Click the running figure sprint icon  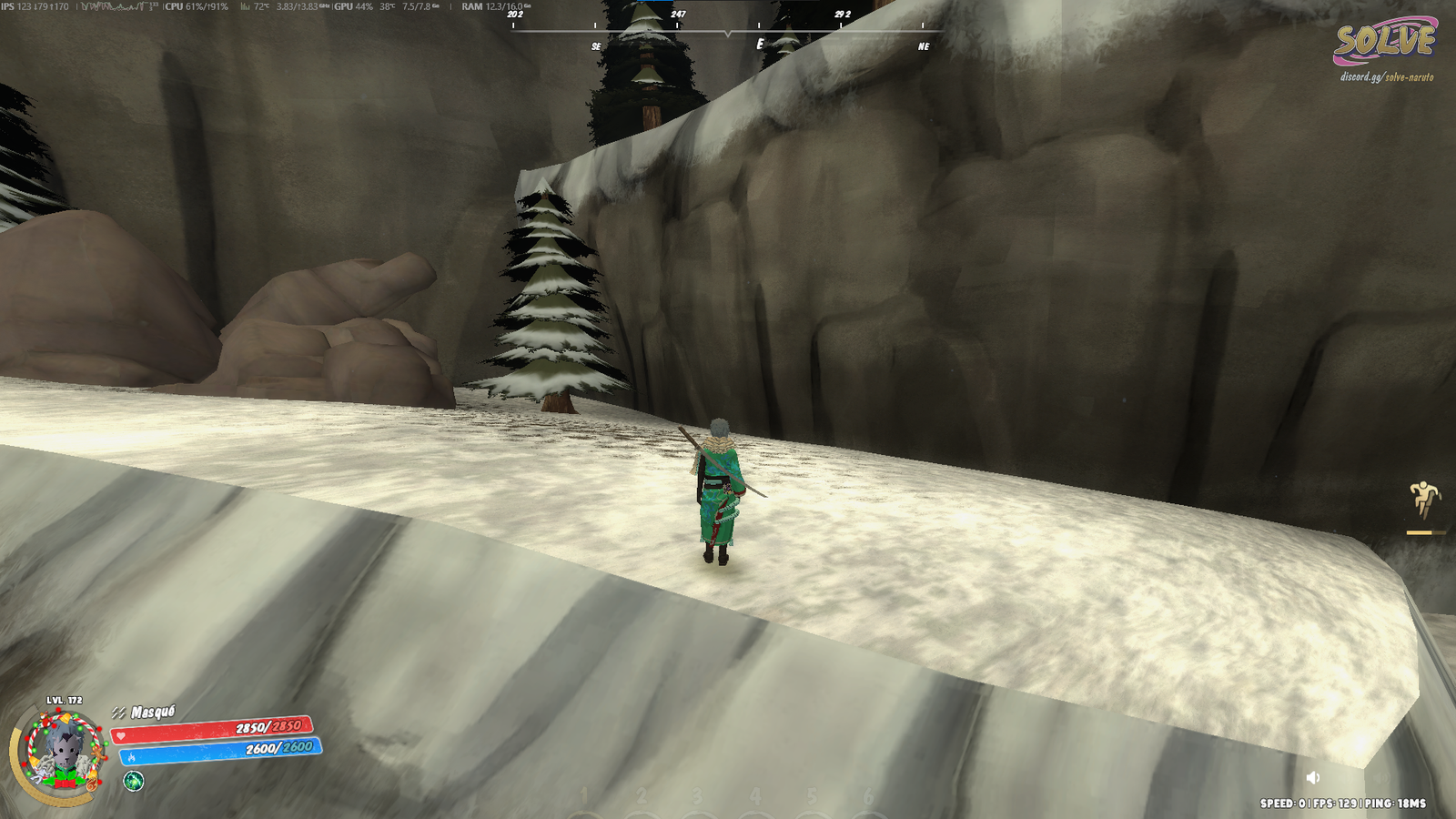point(1423,499)
